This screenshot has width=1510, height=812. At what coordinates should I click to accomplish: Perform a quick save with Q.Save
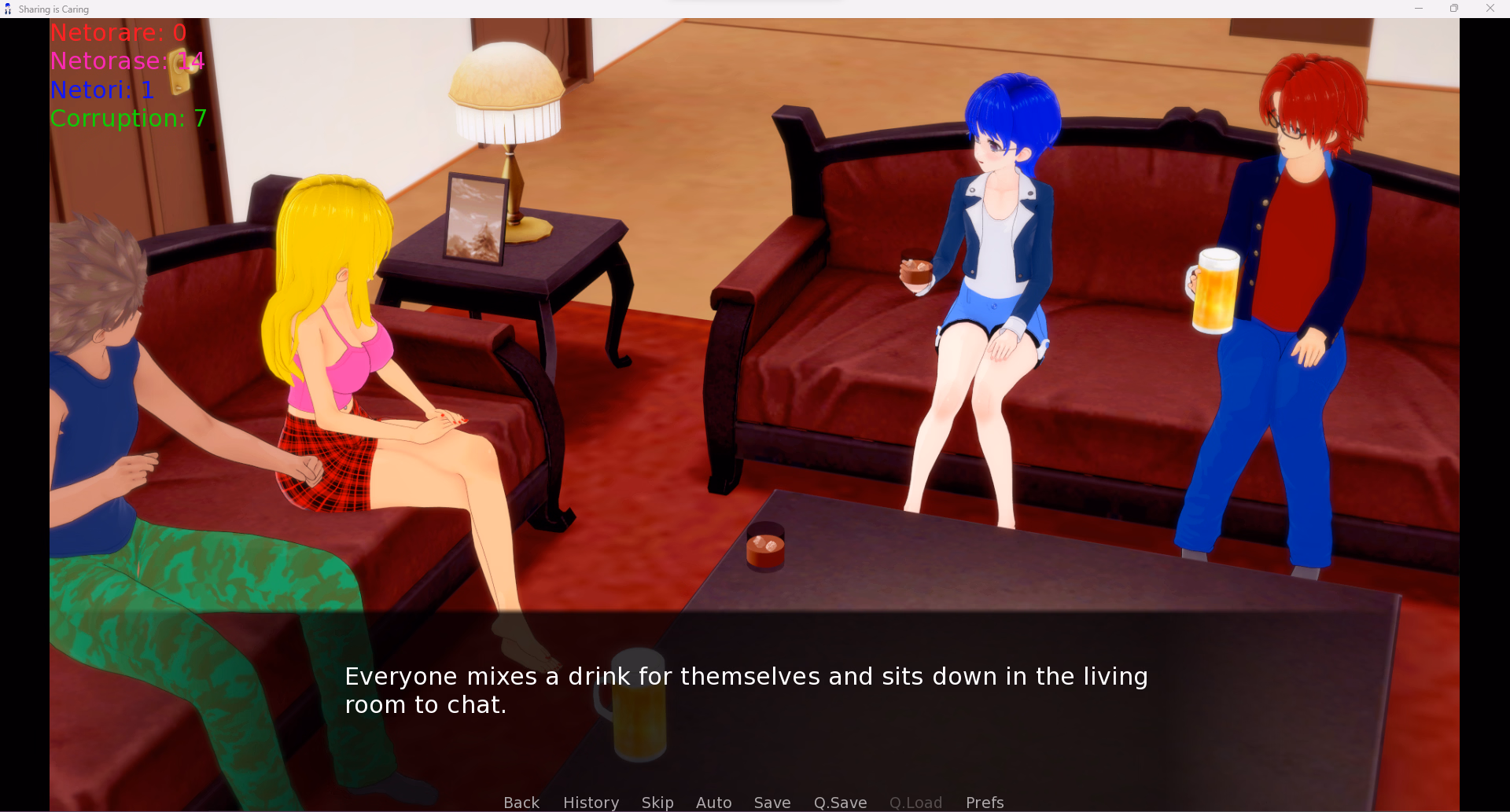(840, 802)
